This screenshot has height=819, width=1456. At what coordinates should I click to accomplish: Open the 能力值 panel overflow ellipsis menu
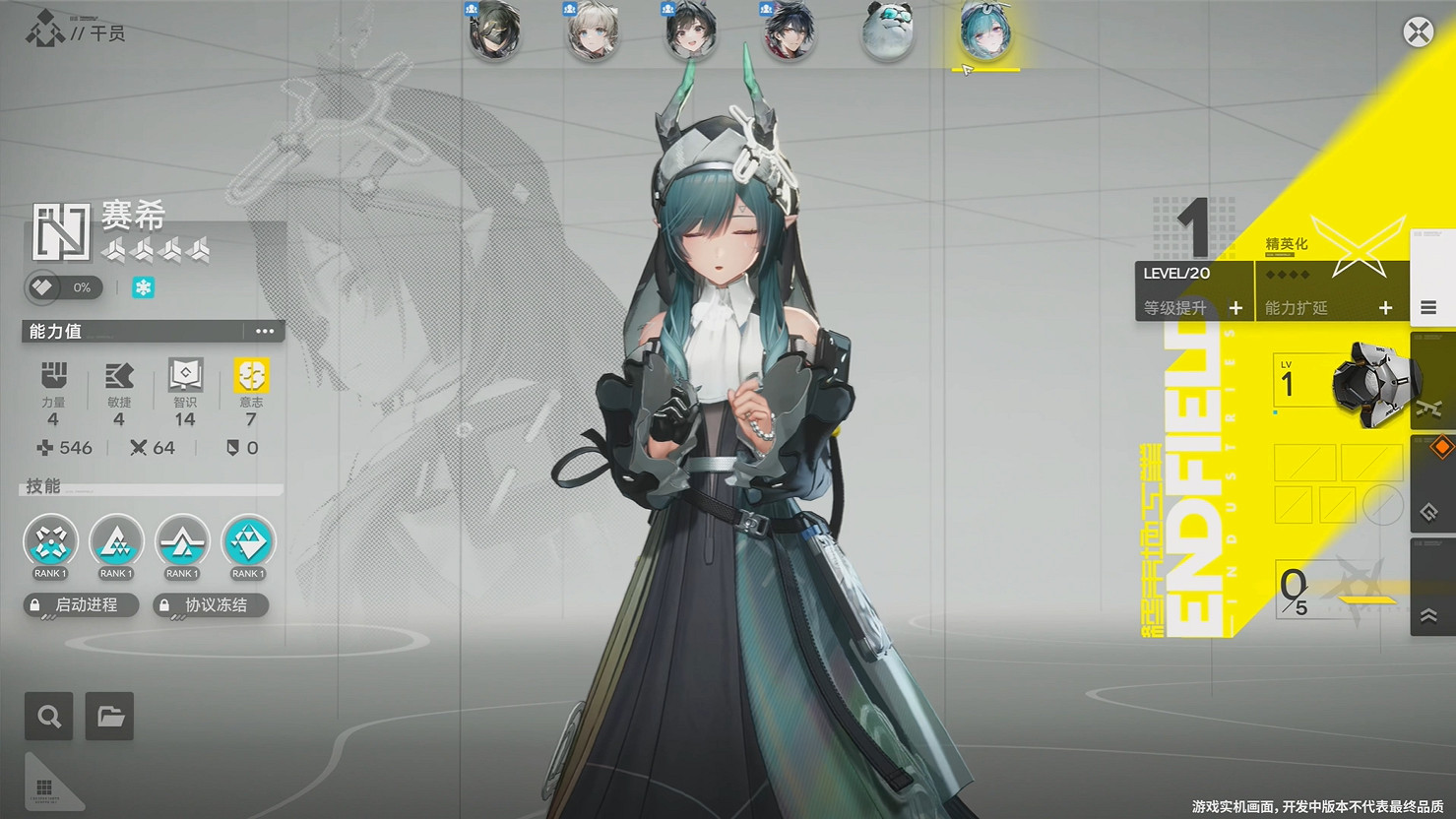(x=264, y=331)
